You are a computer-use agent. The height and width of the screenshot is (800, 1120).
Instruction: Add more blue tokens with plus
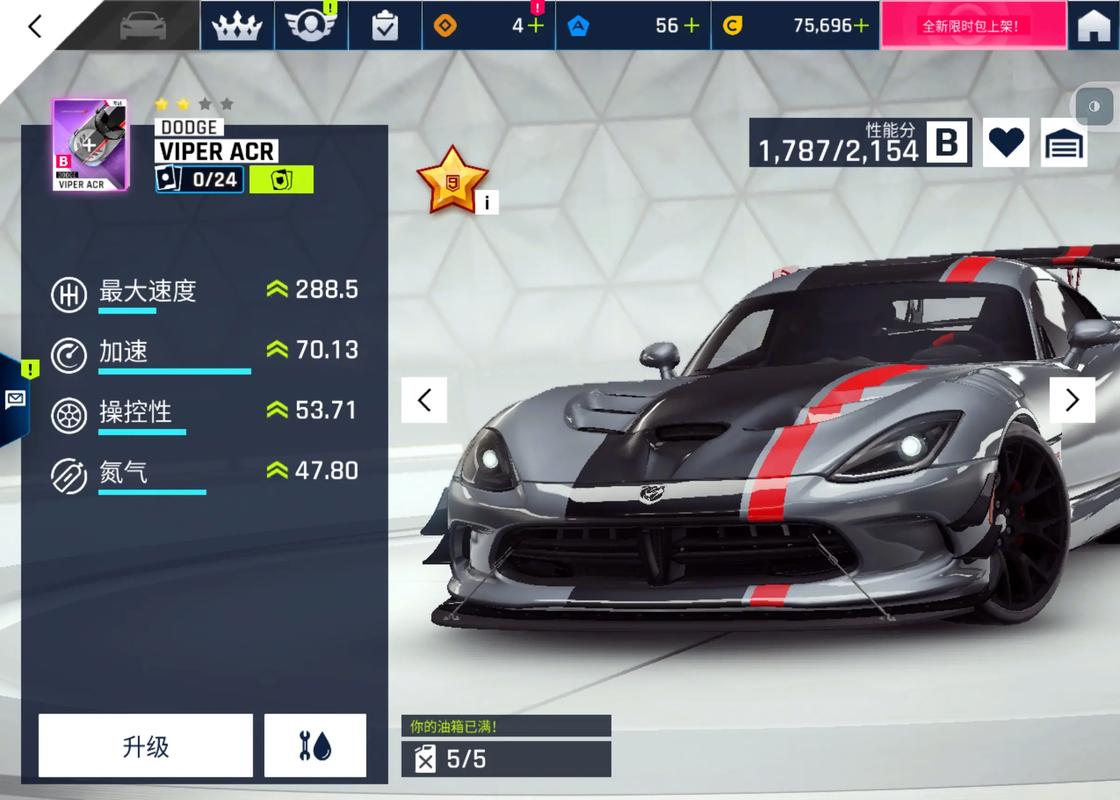tap(691, 26)
